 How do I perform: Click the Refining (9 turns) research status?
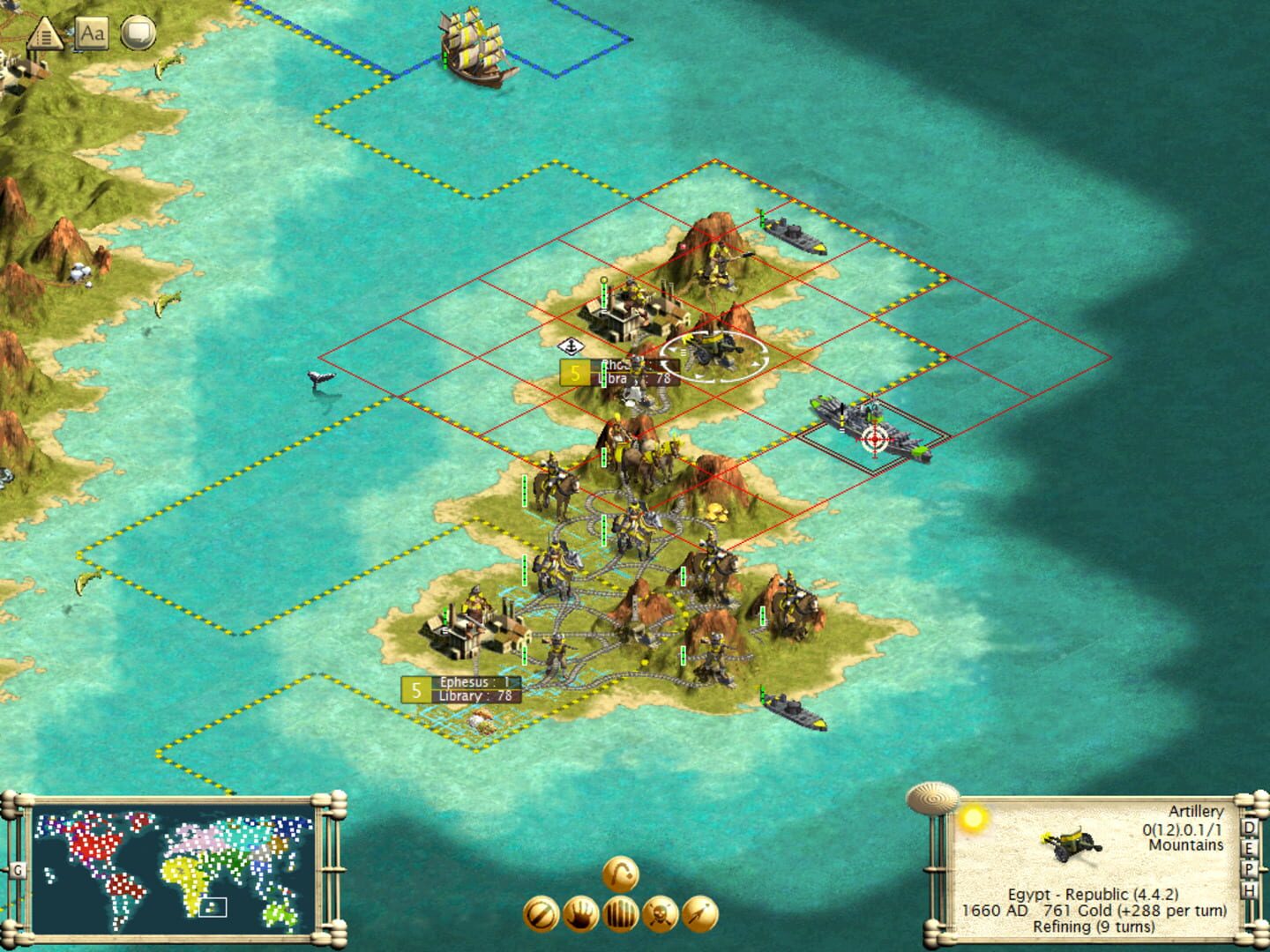tap(1094, 926)
